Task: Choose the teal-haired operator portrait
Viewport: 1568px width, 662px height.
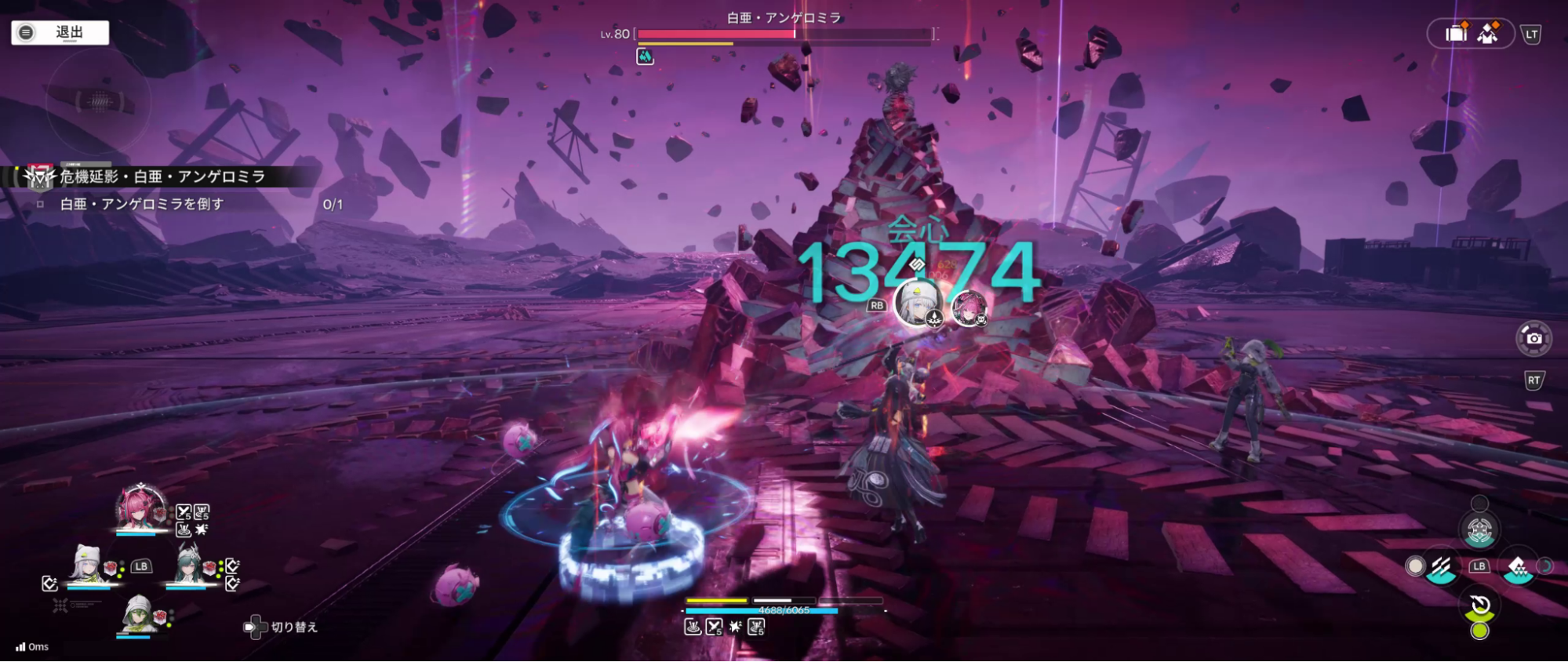Action: pyautogui.click(x=187, y=564)
